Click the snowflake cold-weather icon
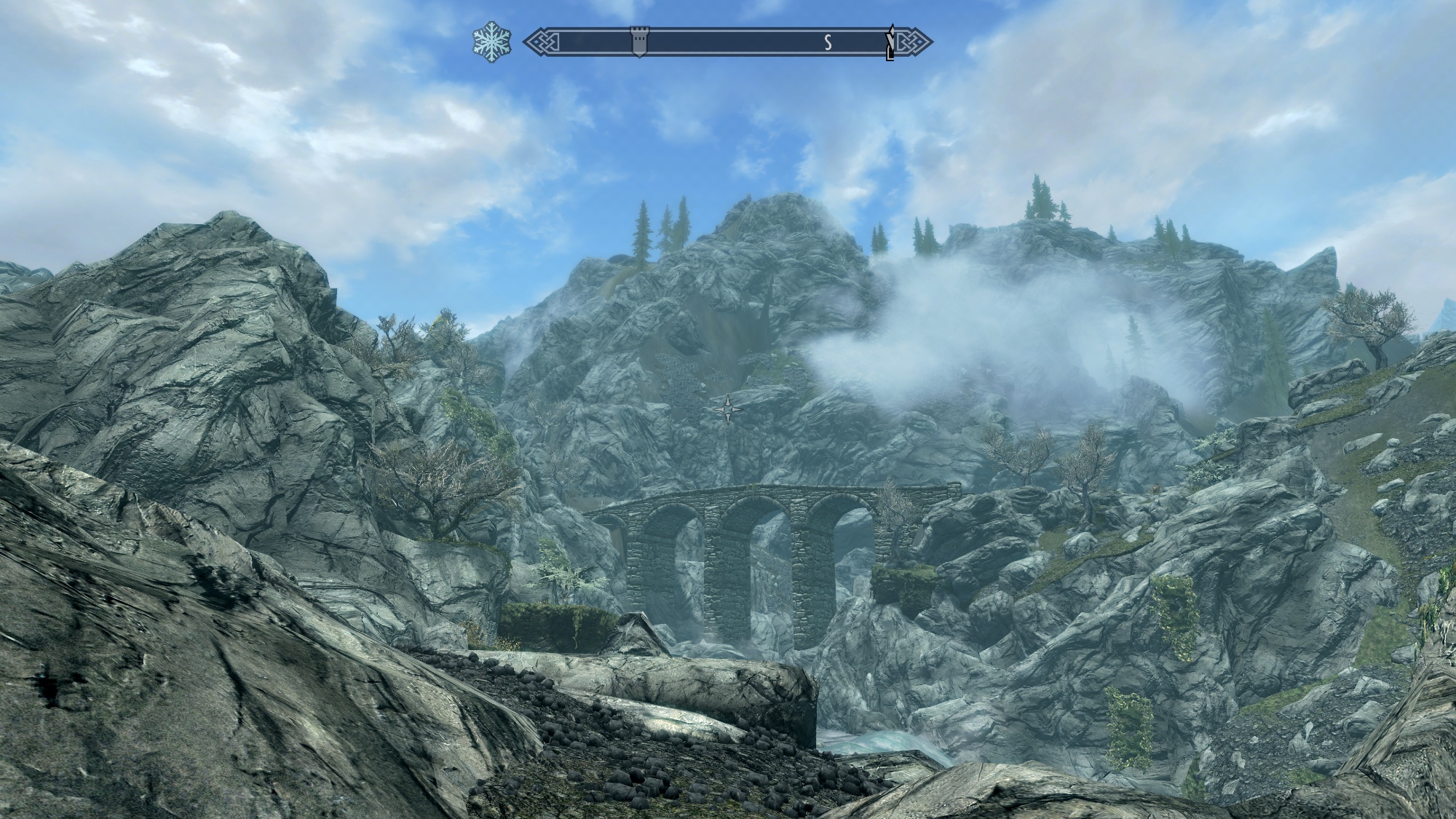 [491, 42]
